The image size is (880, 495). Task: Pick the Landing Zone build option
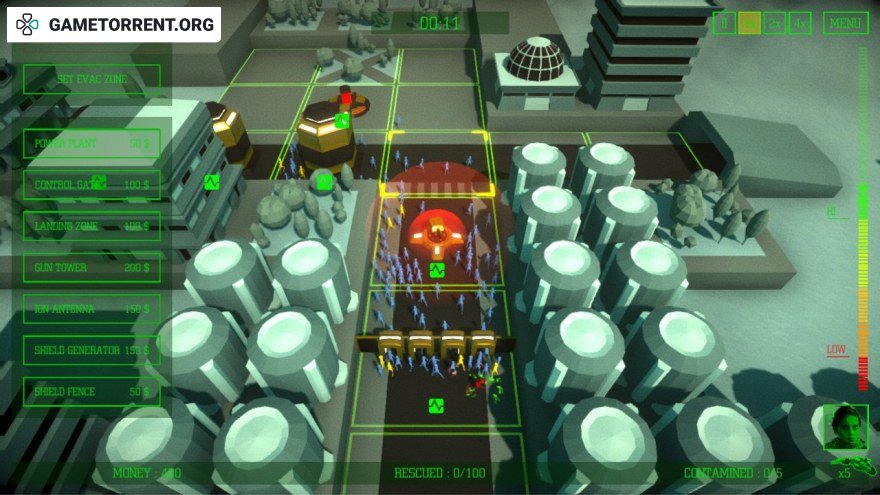(x=91, y=226)
